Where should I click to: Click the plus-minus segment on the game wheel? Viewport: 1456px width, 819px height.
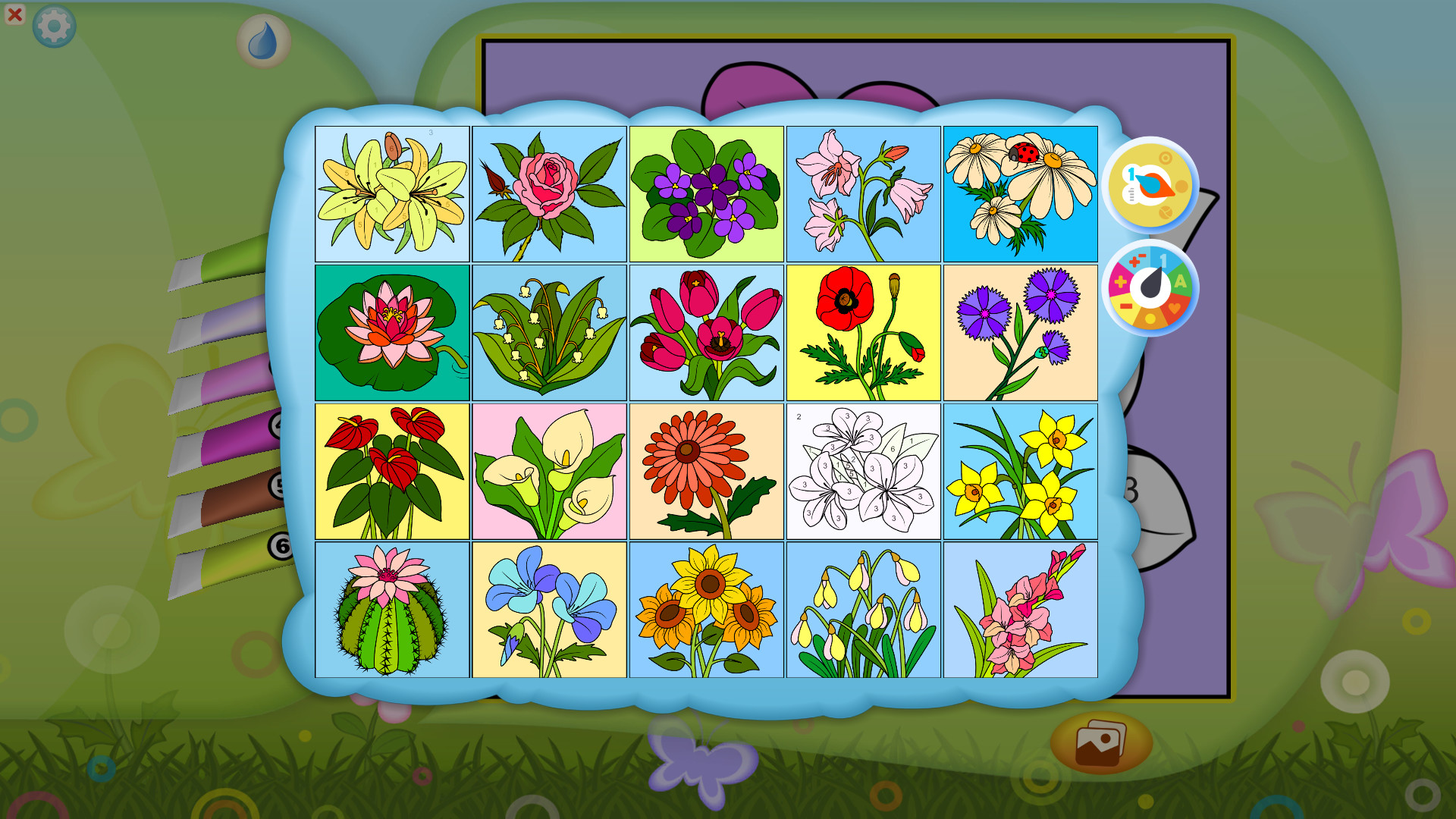[1137, 260]
